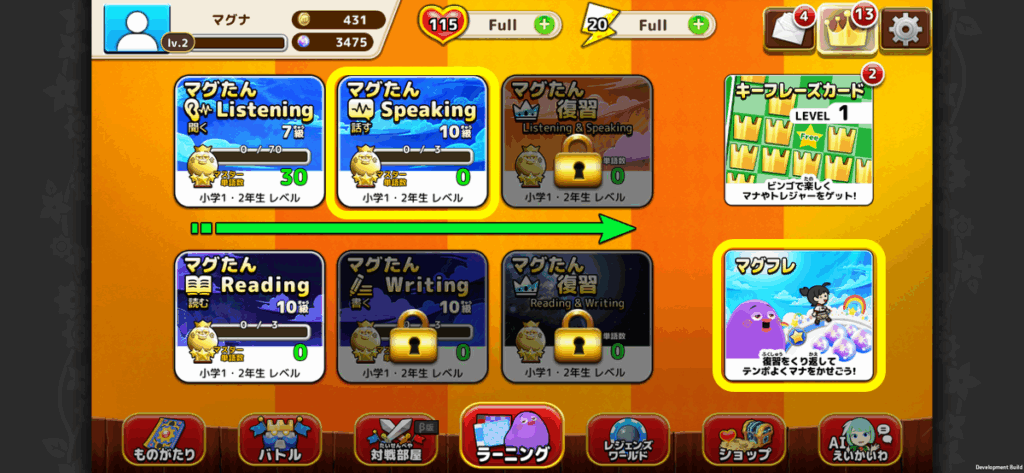The image size is (1024, 473).
Task: Select the Speaking lesson tile
Action: coord(413,144)
